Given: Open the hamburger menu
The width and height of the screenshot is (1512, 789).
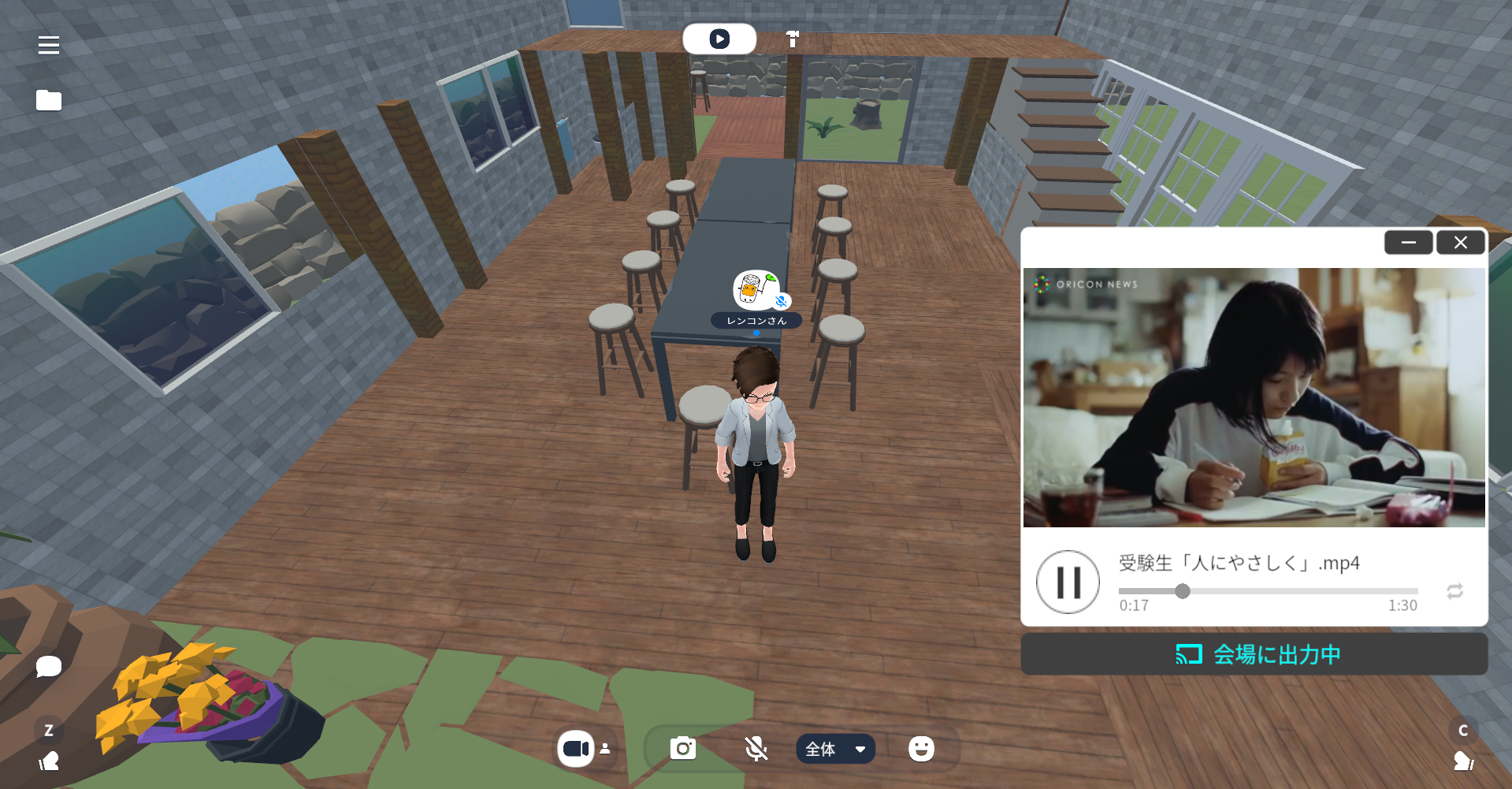Looking at the screenshot, I should pyautogui.click(x=49, y=46).
